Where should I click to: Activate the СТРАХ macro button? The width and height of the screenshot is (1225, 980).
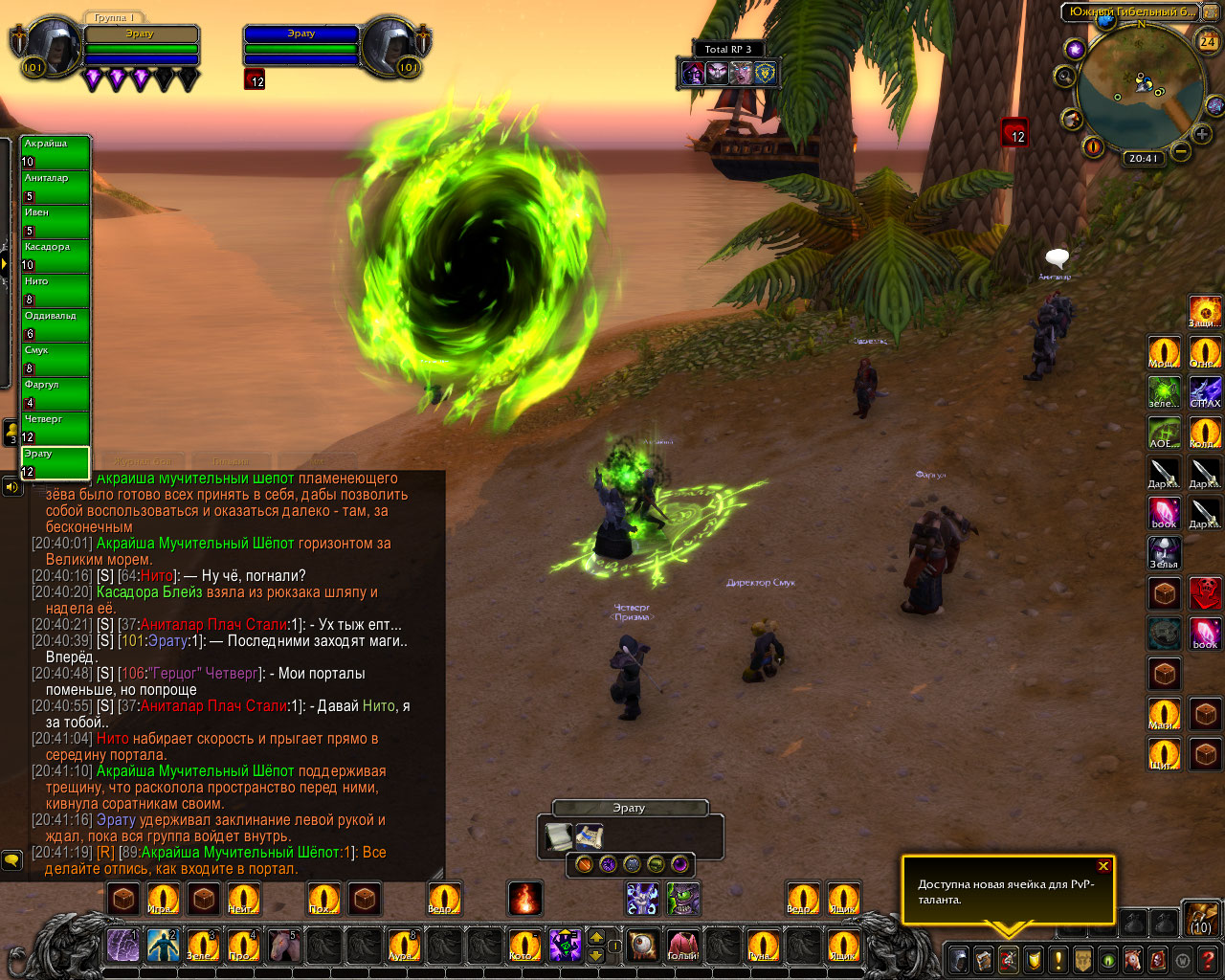(x=1205, y=391)
